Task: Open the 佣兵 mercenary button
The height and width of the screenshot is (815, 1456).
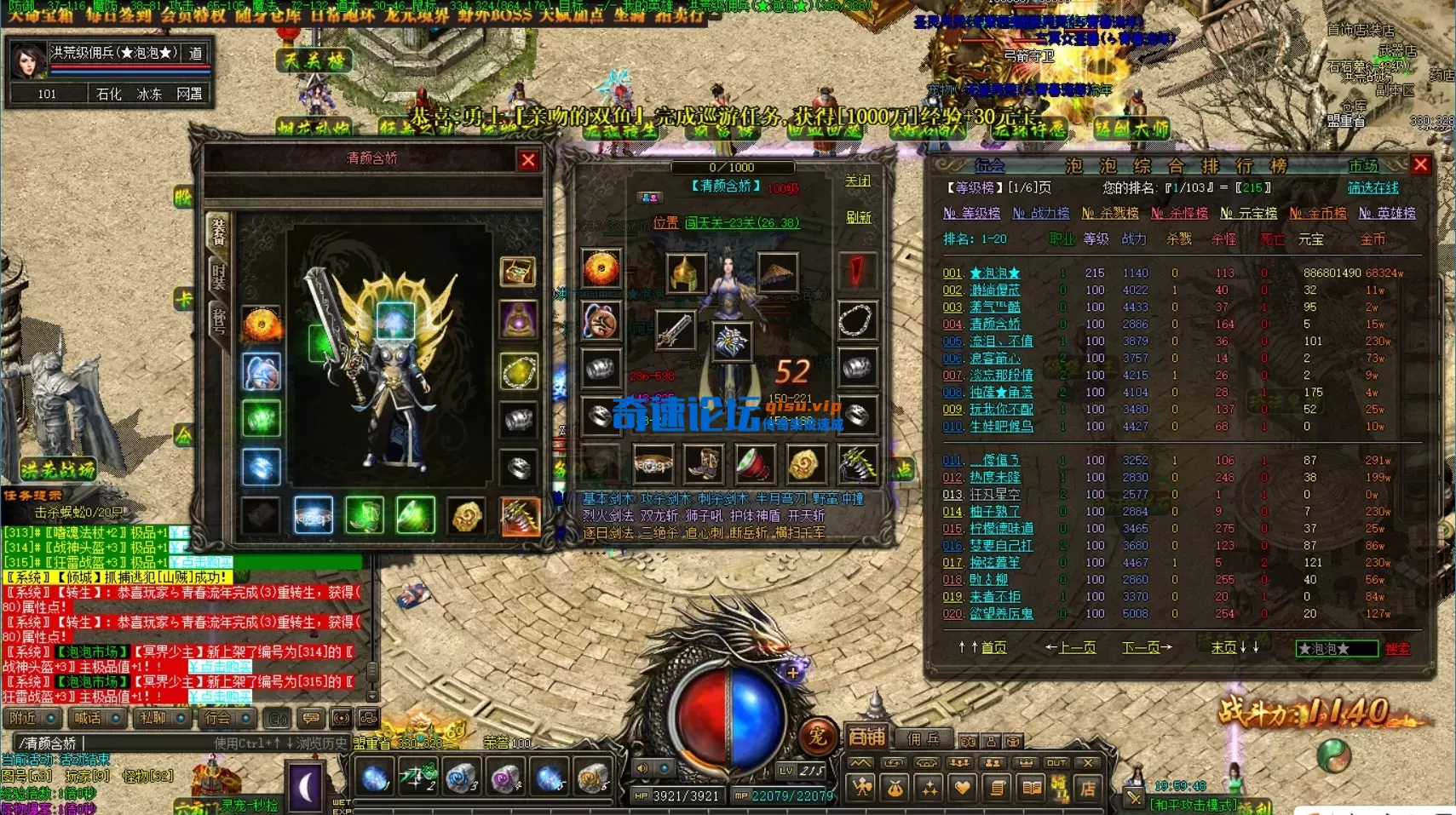Action: point(923,738)
